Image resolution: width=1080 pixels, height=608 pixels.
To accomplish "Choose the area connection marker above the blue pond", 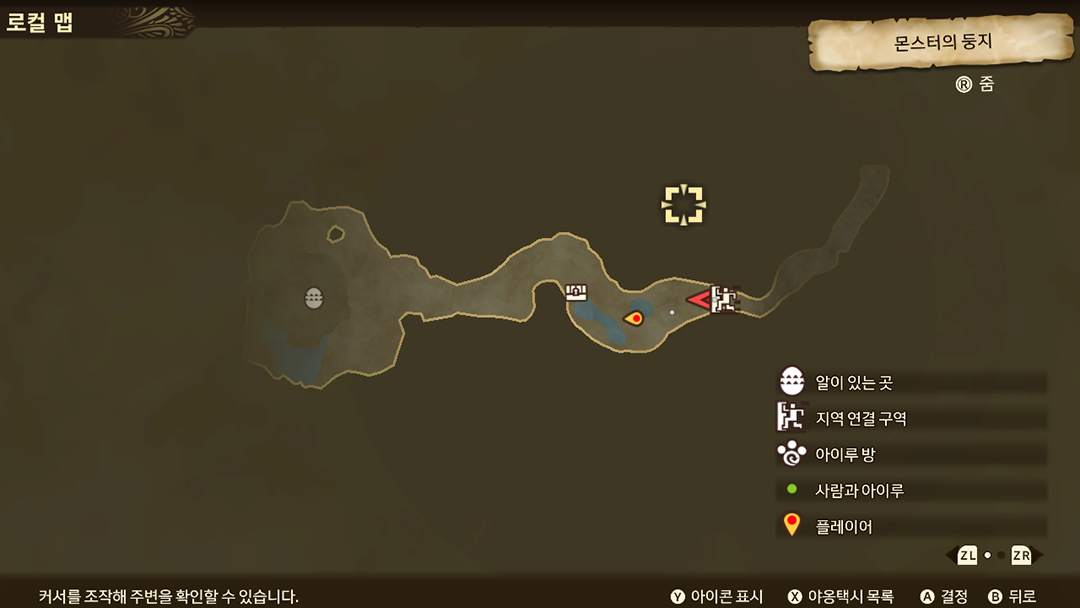I will coord(576,292).
